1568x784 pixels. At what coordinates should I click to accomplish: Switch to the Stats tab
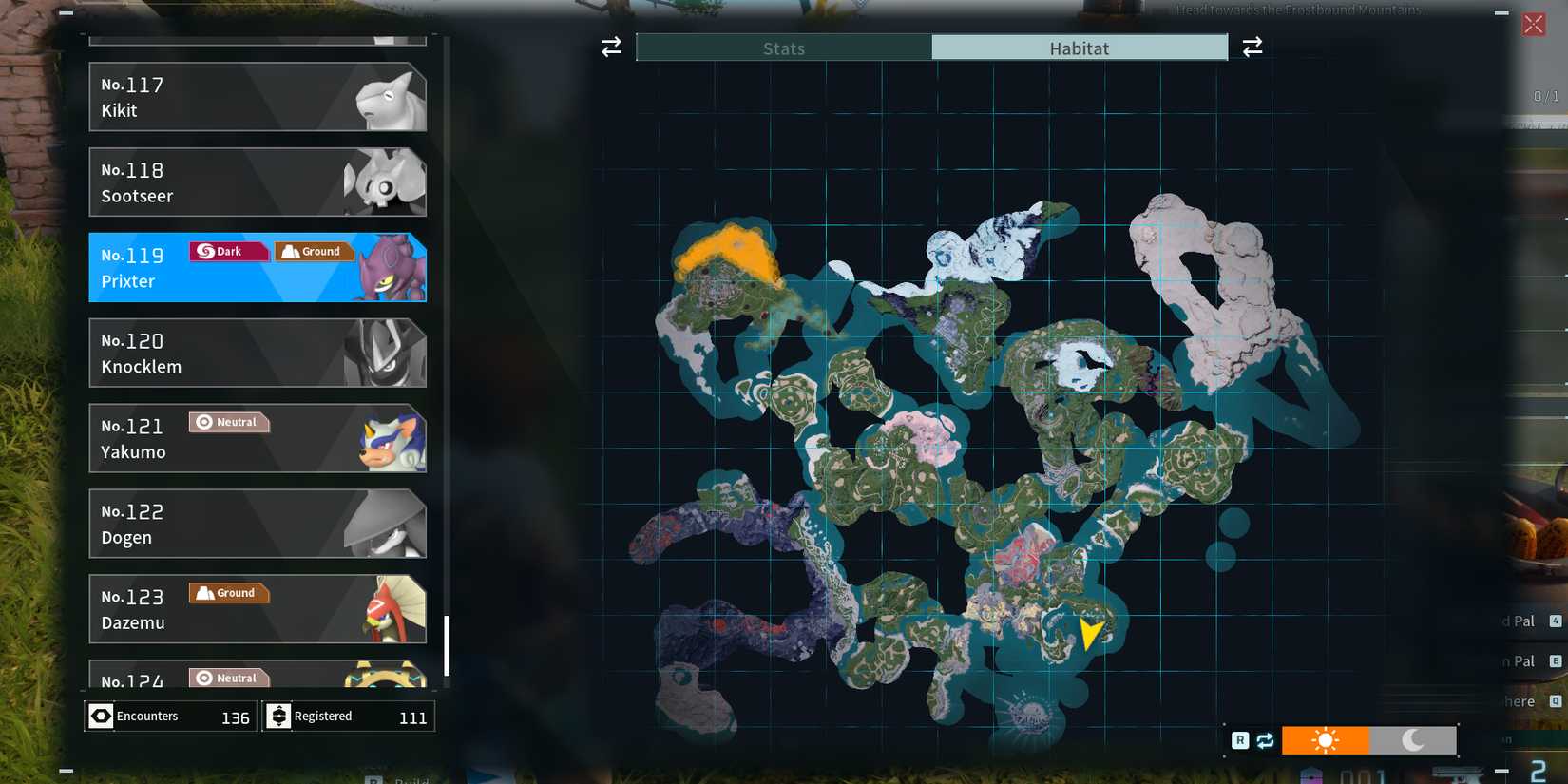(x=782, y=48)
